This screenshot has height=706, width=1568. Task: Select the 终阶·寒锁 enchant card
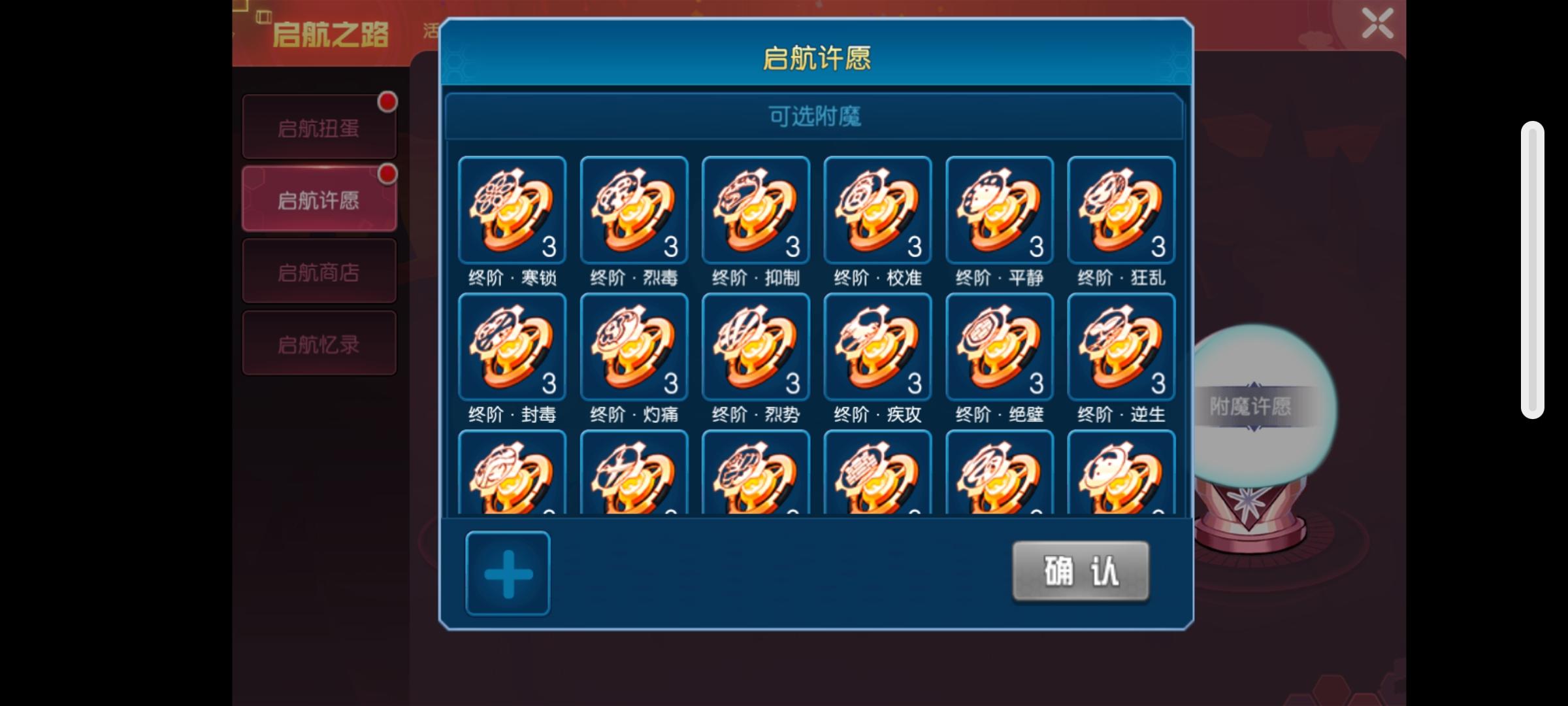(512, 210)
